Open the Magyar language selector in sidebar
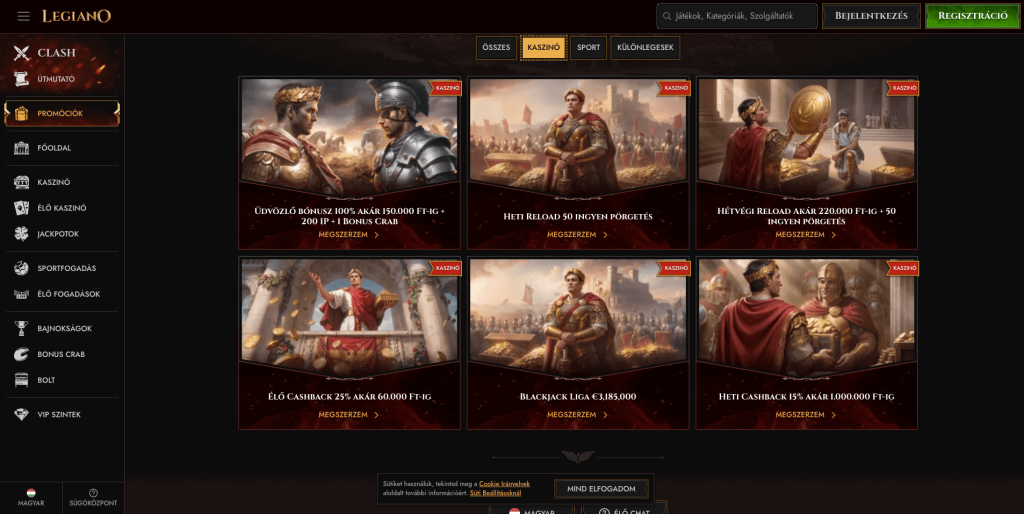This screenshot has width=1024, height=514. pyautogui.click(x=31, y=498)
